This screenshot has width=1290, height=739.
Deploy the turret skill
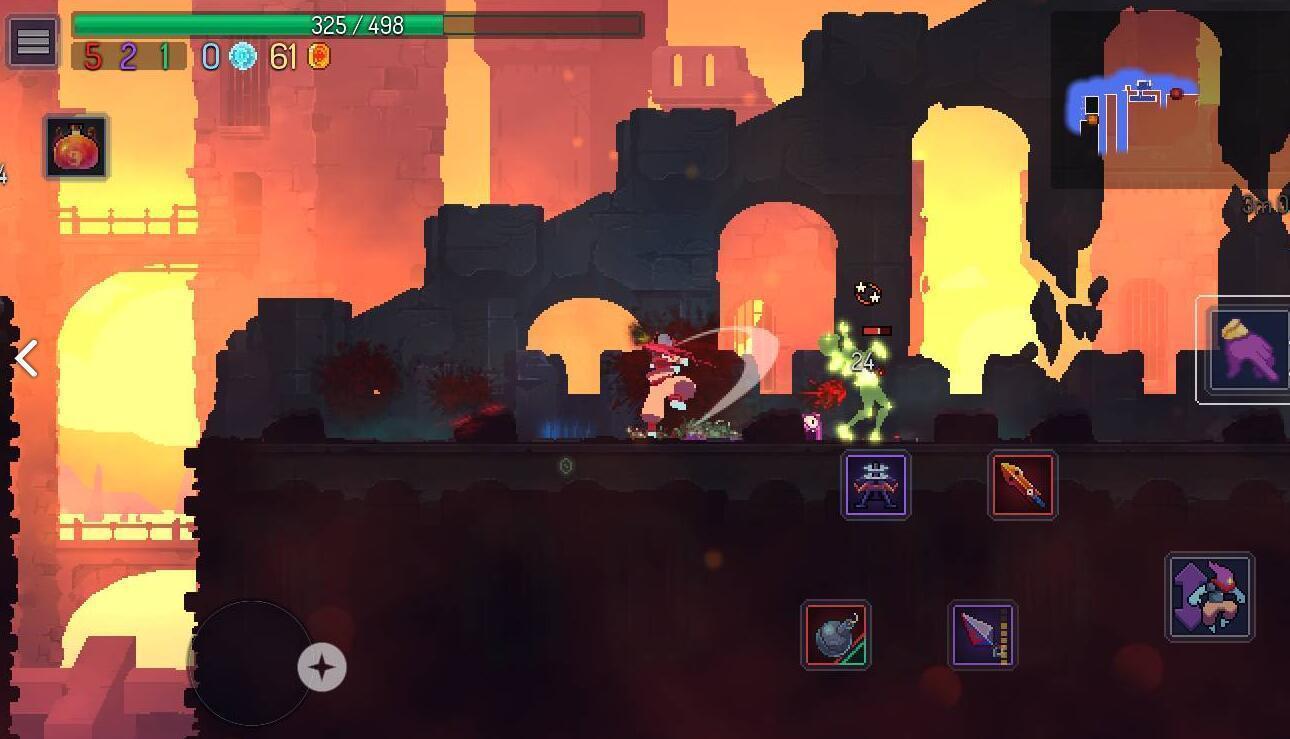coord(875,486)
